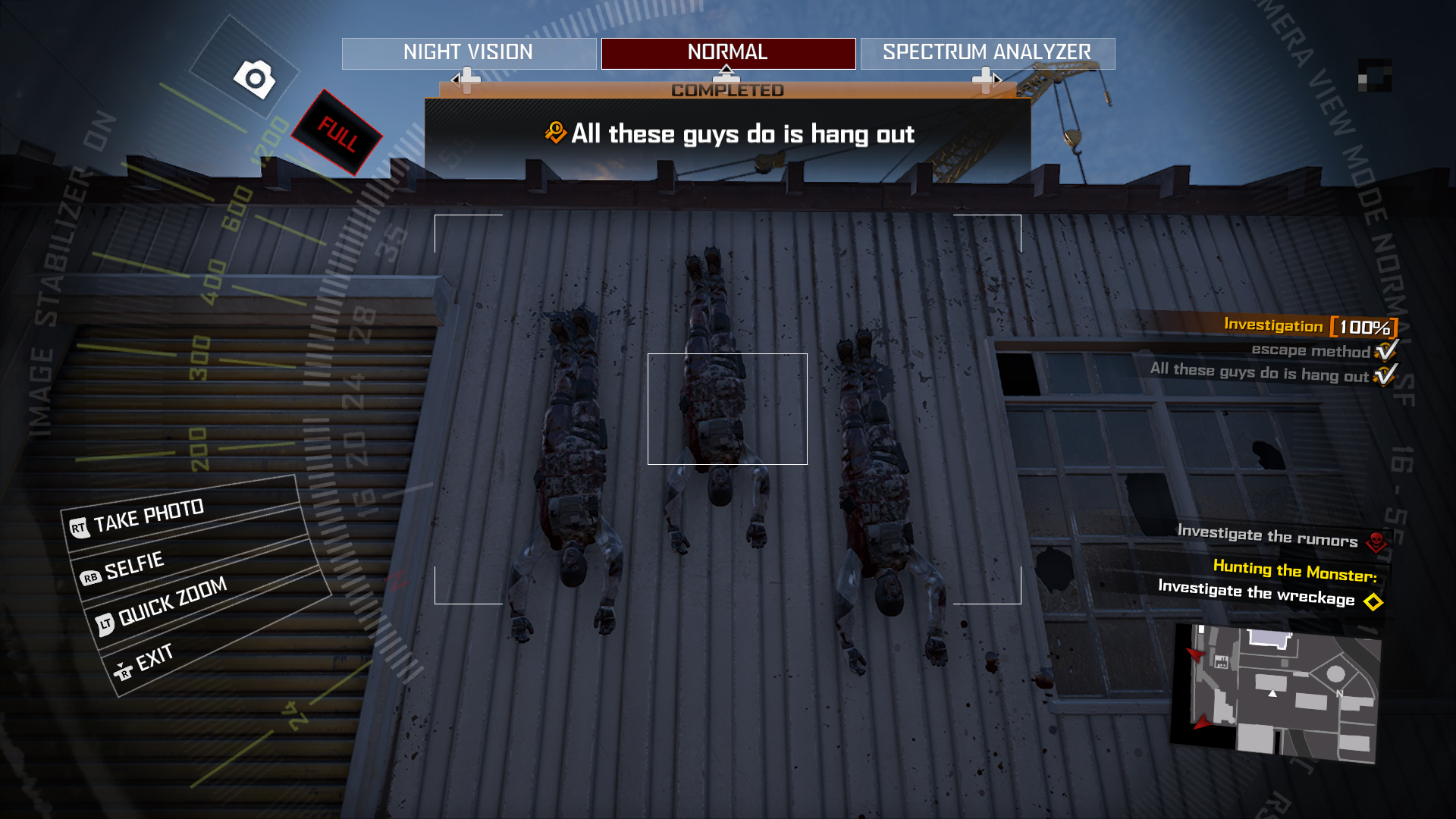1456x819 pixels.
Task: Select the Selfie option
Action: [133, 566]
